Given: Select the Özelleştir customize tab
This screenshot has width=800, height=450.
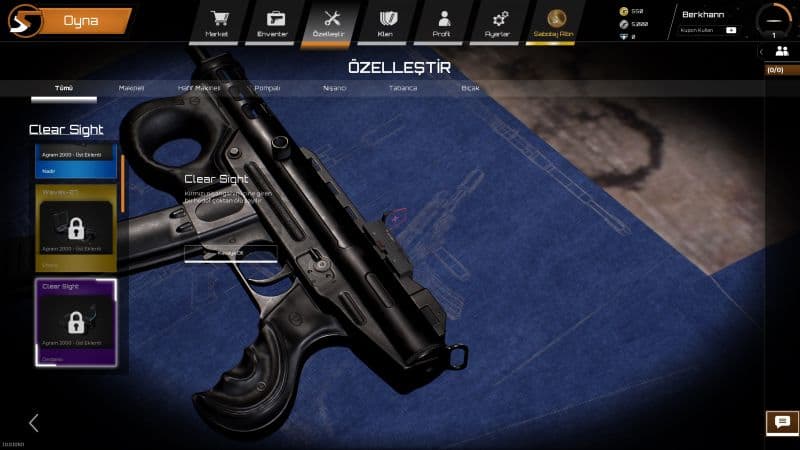Looking at the screenshot, I should point(328,21).
